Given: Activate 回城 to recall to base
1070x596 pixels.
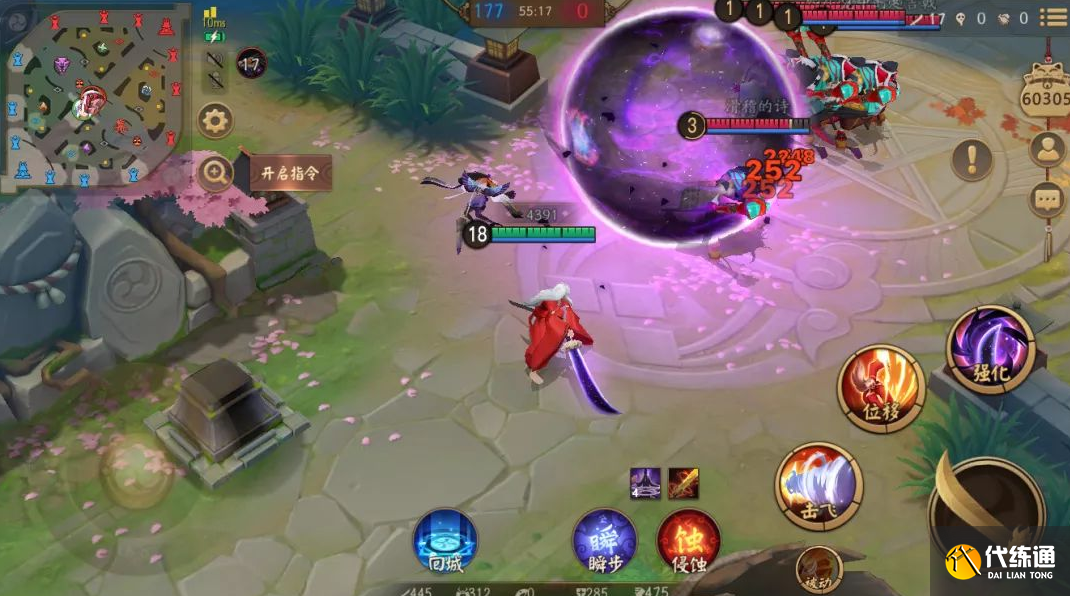Looking at the screenshot, I should (x=445, y=541).
